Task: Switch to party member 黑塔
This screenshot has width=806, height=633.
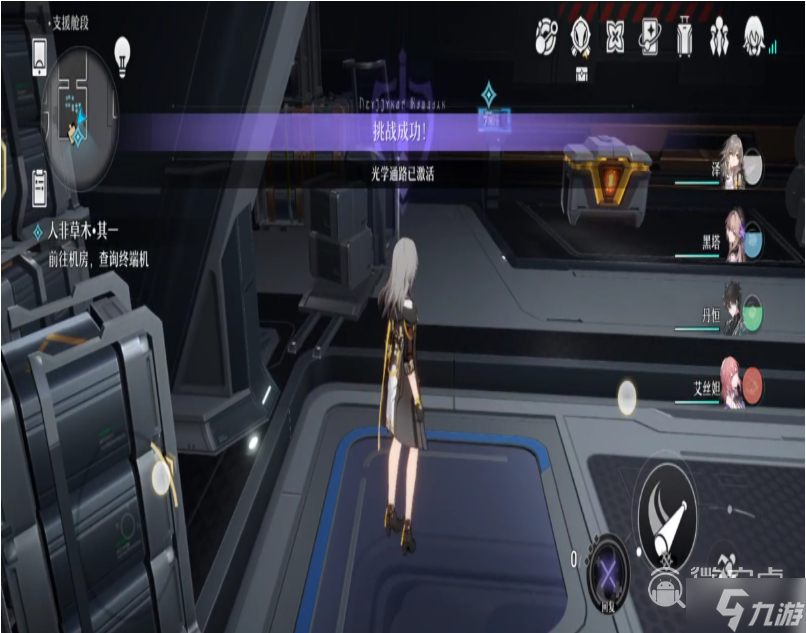Action: [x=737, y=236]
